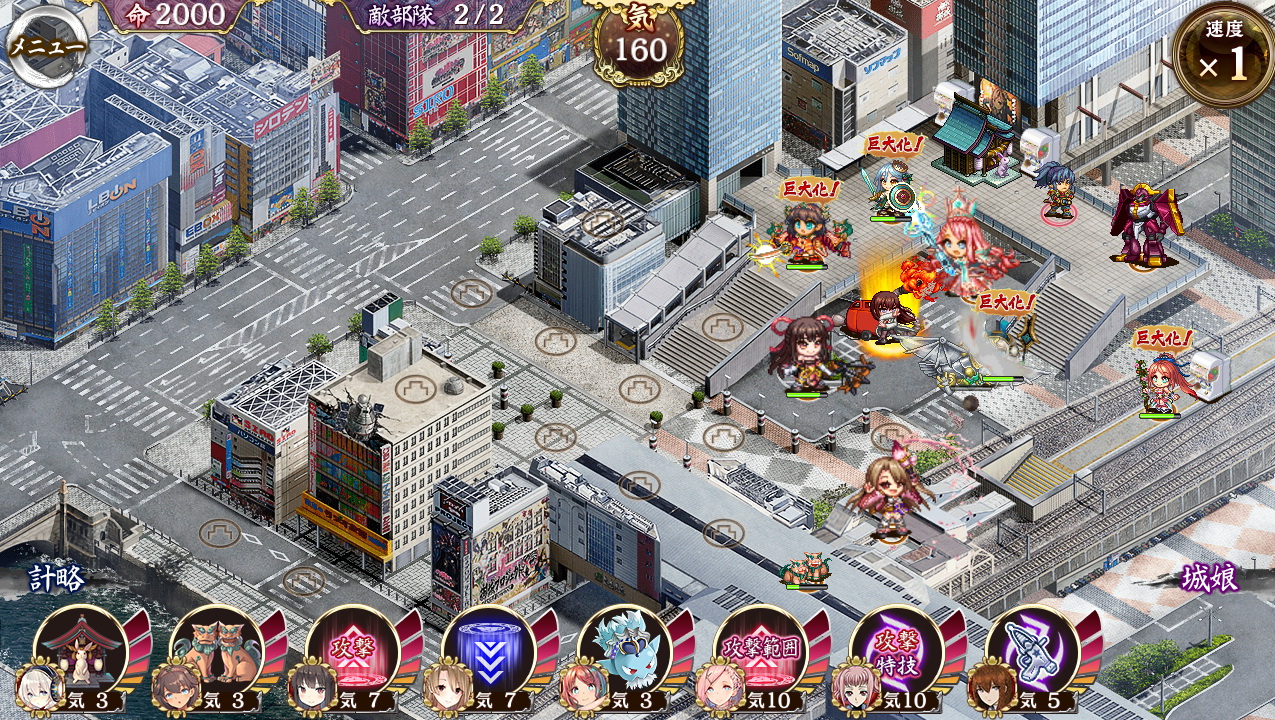Open the メニュー menu button

pos(47,46)
